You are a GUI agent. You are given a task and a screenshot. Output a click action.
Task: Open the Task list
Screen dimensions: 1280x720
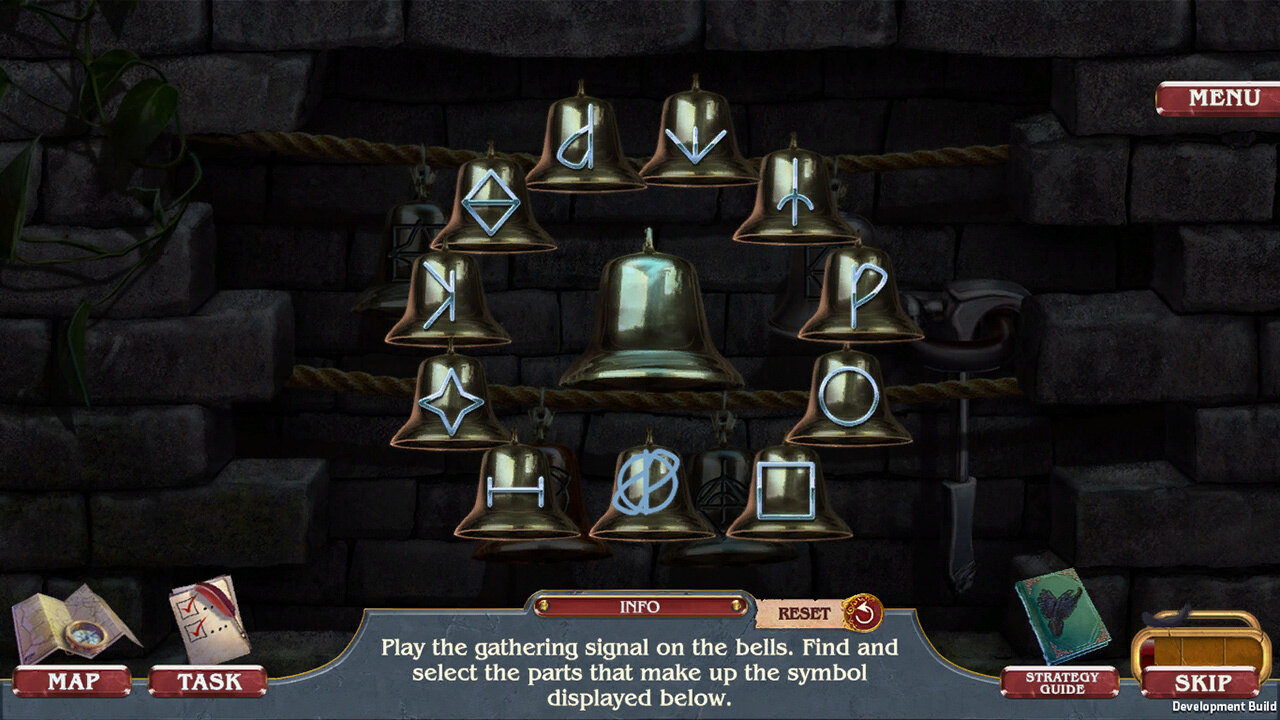[209, 682]
